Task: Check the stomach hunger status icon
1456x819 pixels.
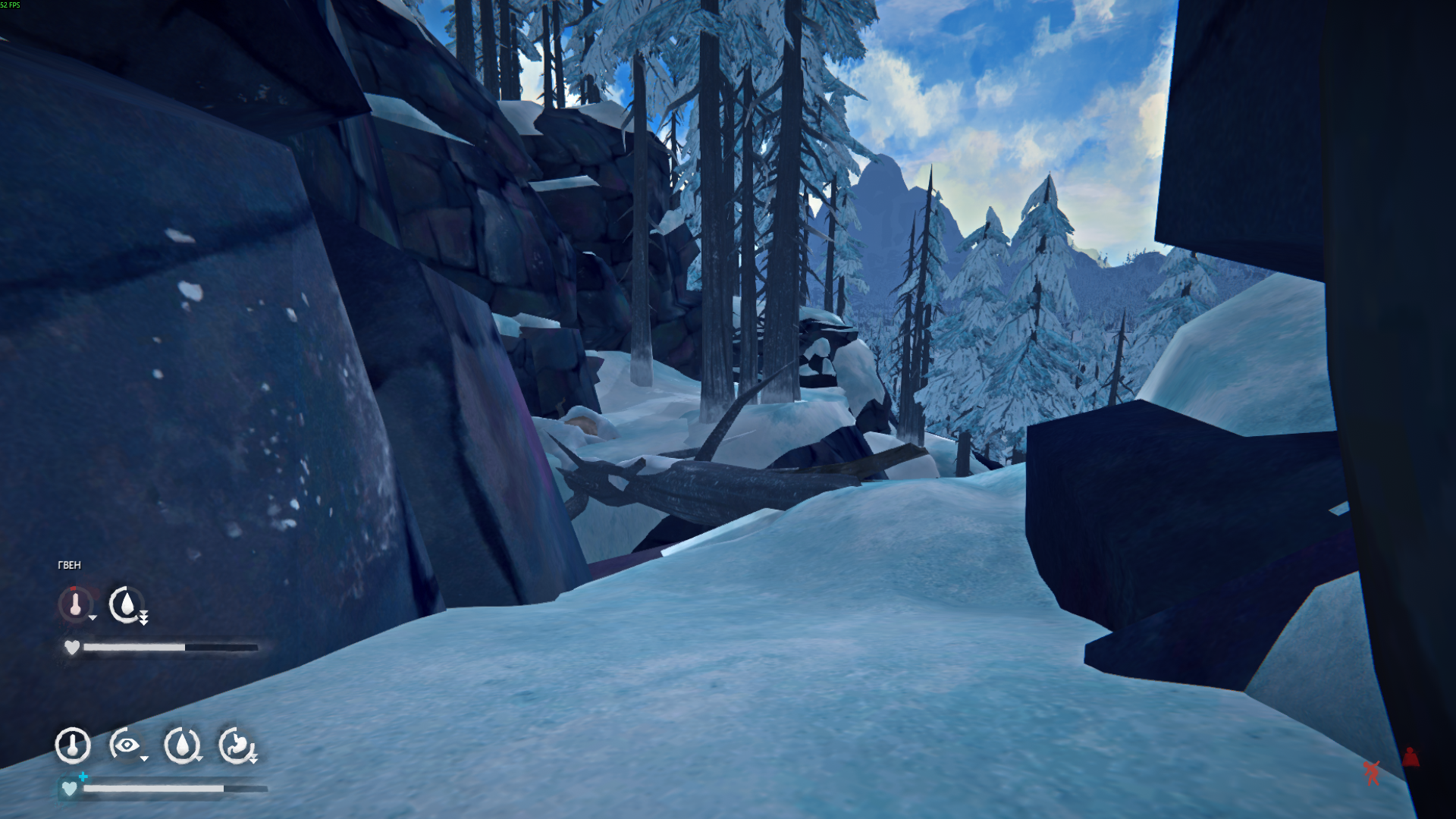Action: 236,745
